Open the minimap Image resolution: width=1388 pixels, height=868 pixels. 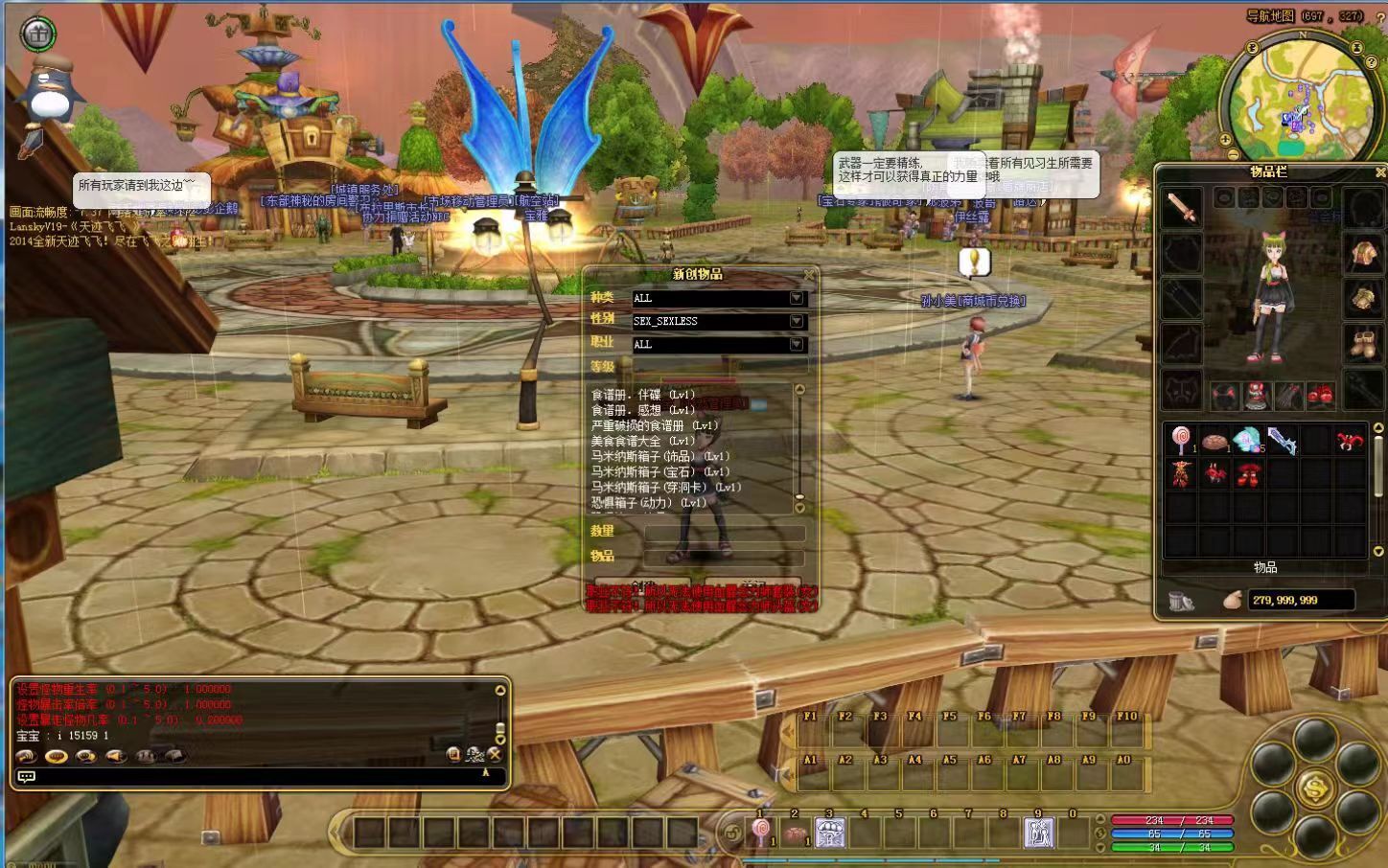pos(1301,96)
